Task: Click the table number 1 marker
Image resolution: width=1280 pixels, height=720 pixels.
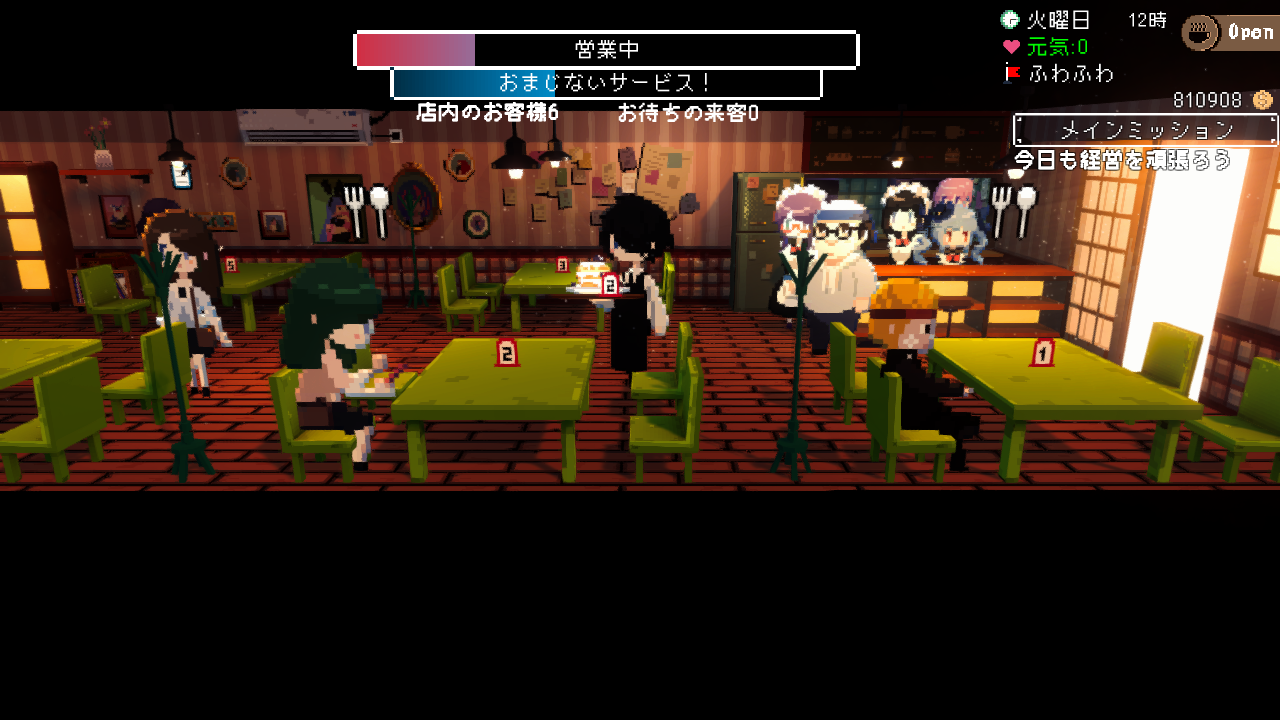Action: pyautogui.click(x=1043, y=354)
